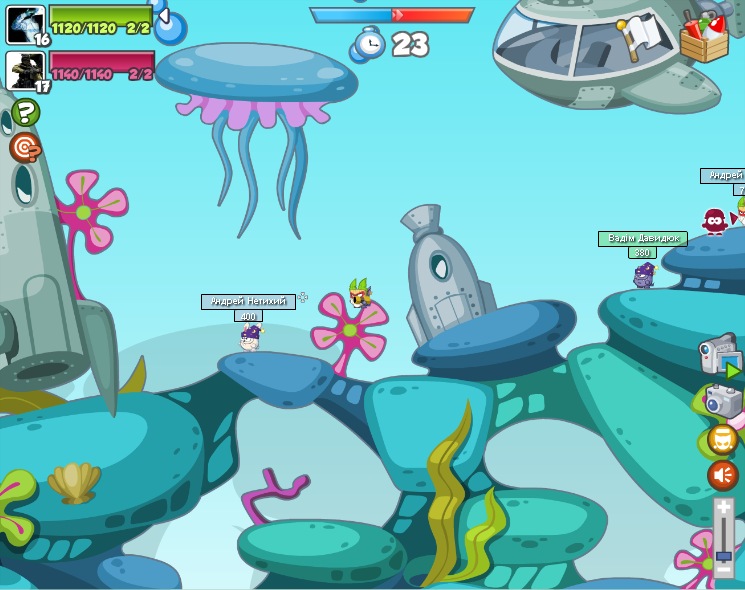Click the orange target hint button

[26, 148]
